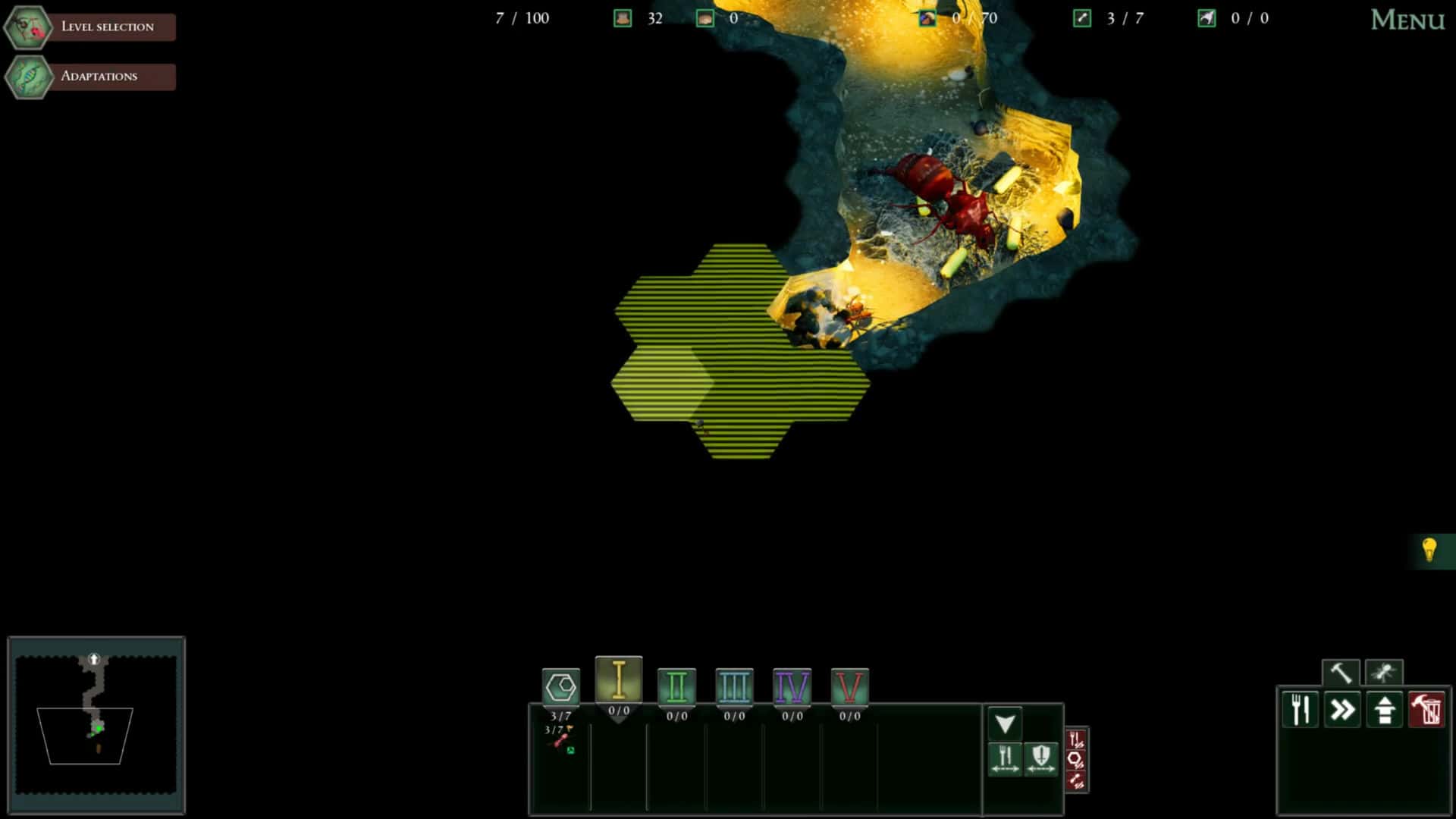Switch to the tier II tab
This screenshot has width=1456, height=819.
[x=677, y=688]
